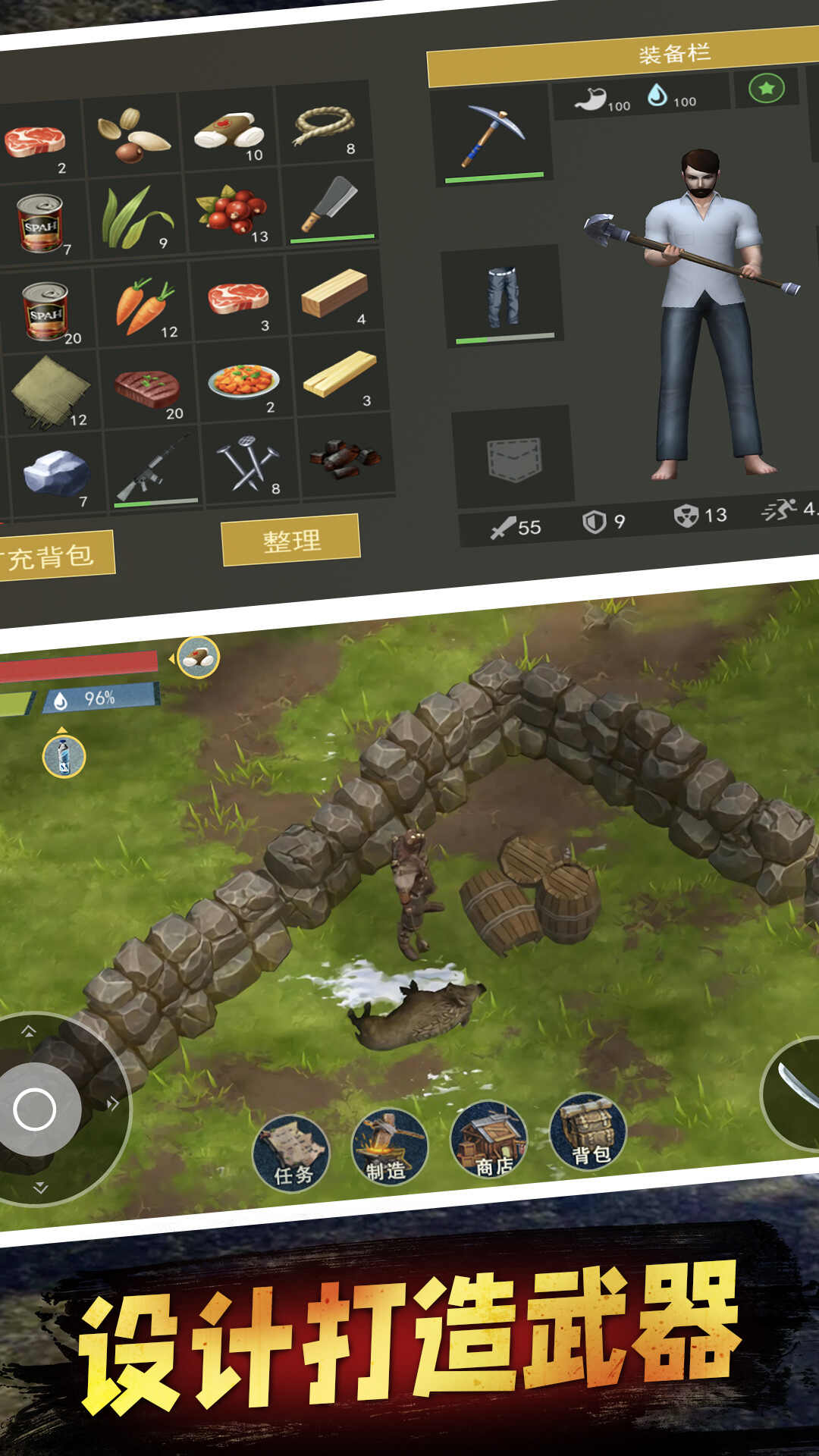Screen dimensions: 819x1456
Task: Tap the 整理 sort button
Action: click(290, 540)
